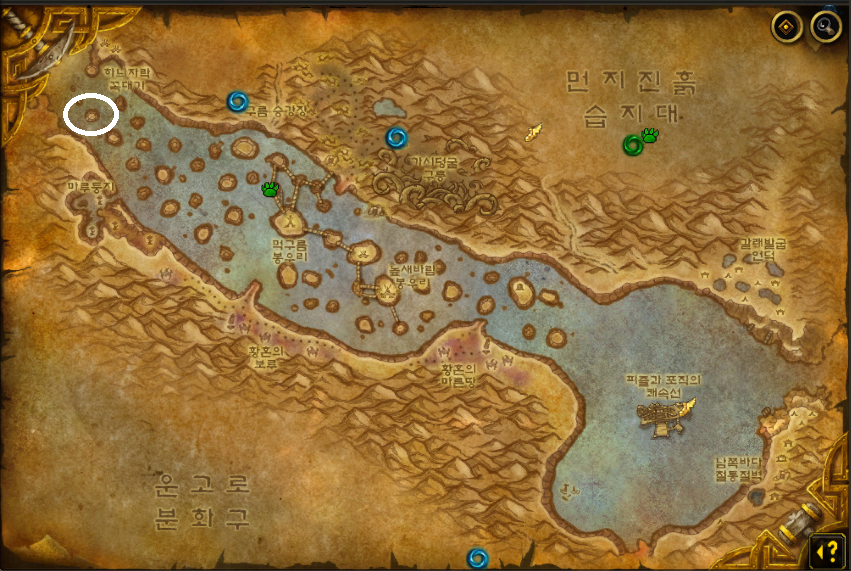Image resolution: width=851 pixels, height=571 pixels.
Task: Select the golden wing marker in the northern desert
Action: point(535,131)
